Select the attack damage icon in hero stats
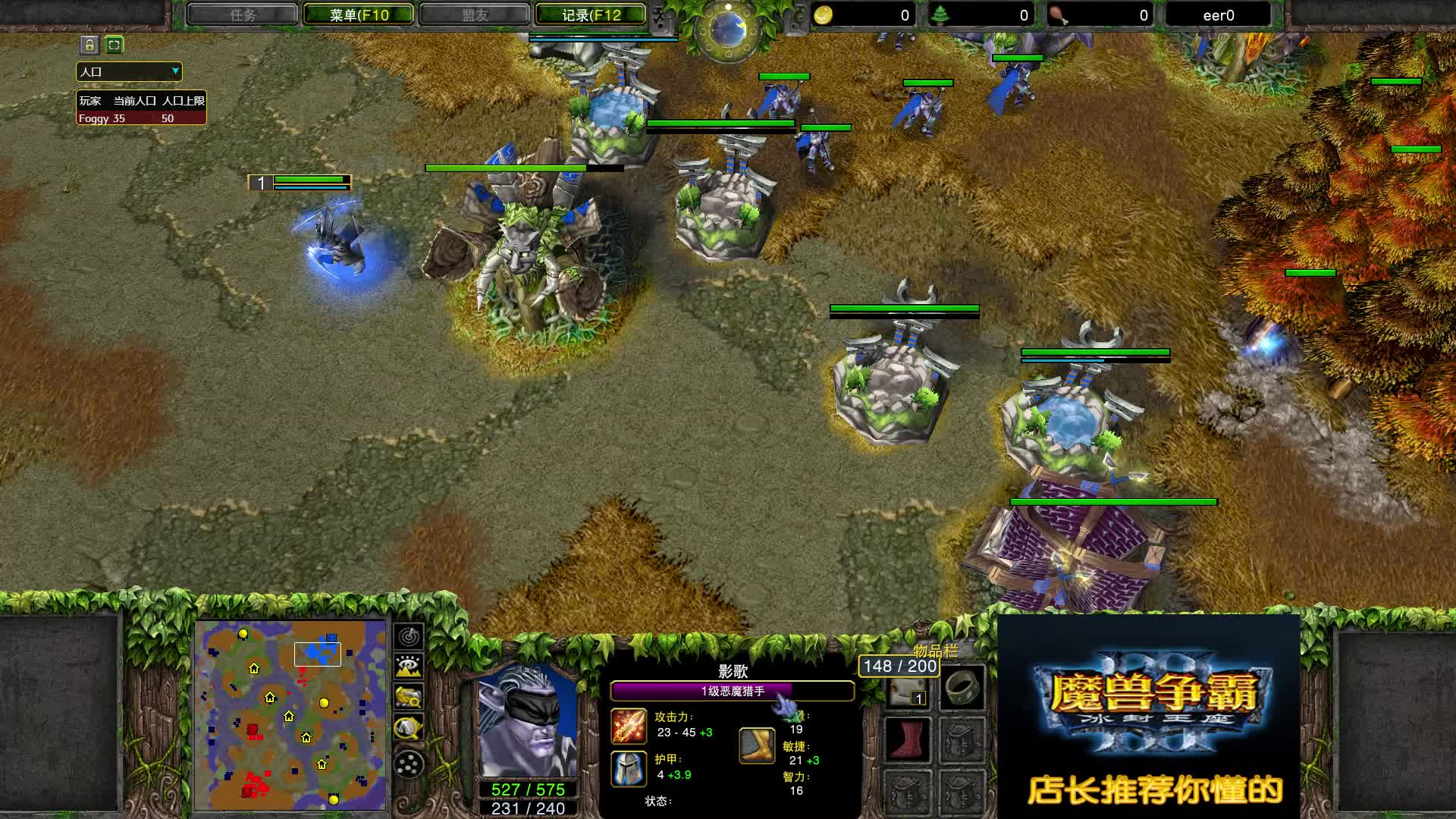 tap(627, 726)
